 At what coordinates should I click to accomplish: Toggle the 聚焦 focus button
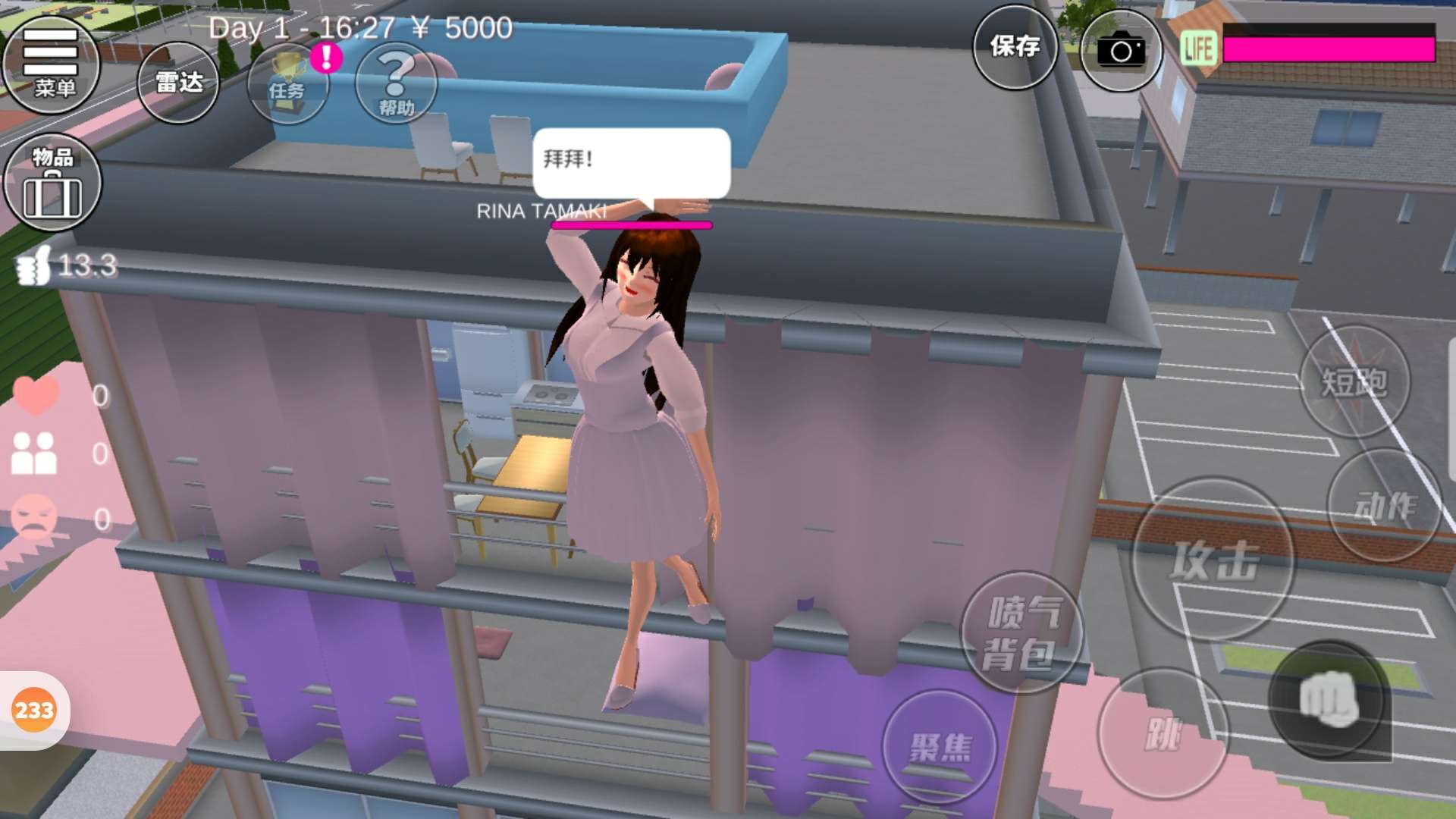pyautogui.click(x=940, y=747)
